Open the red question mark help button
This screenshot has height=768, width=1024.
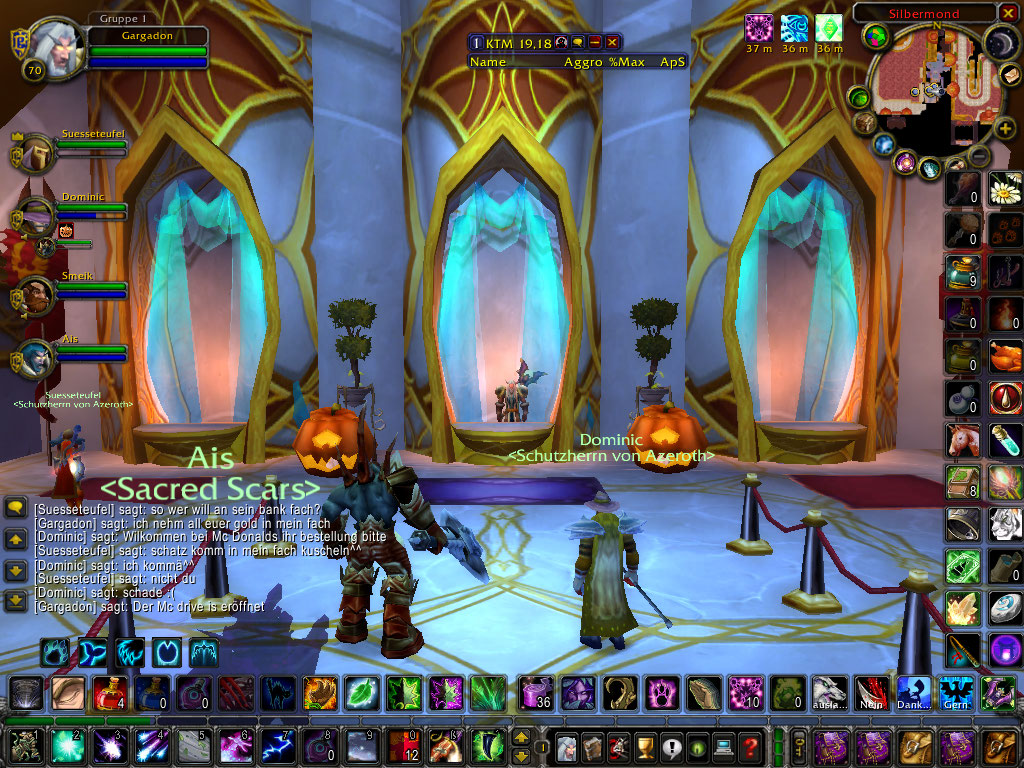[x=749, y=746]
